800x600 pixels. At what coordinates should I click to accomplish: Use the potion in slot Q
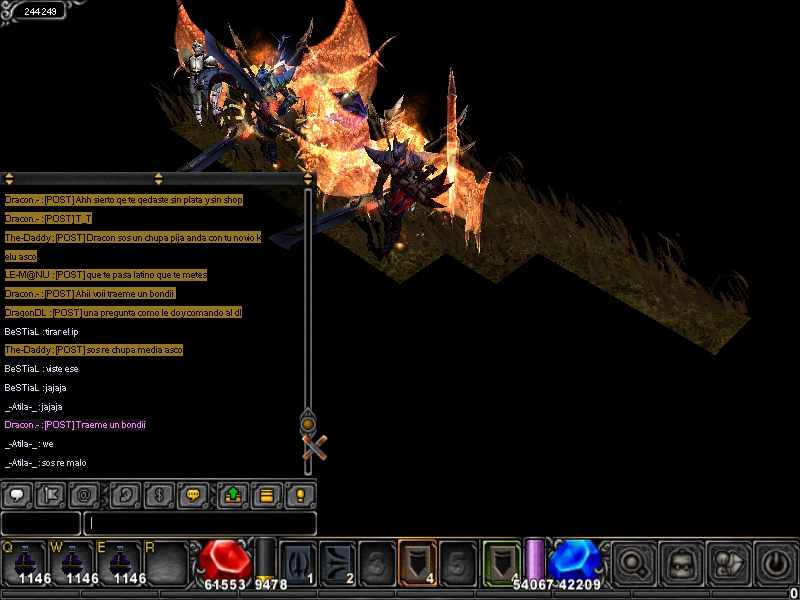(27, 562)
